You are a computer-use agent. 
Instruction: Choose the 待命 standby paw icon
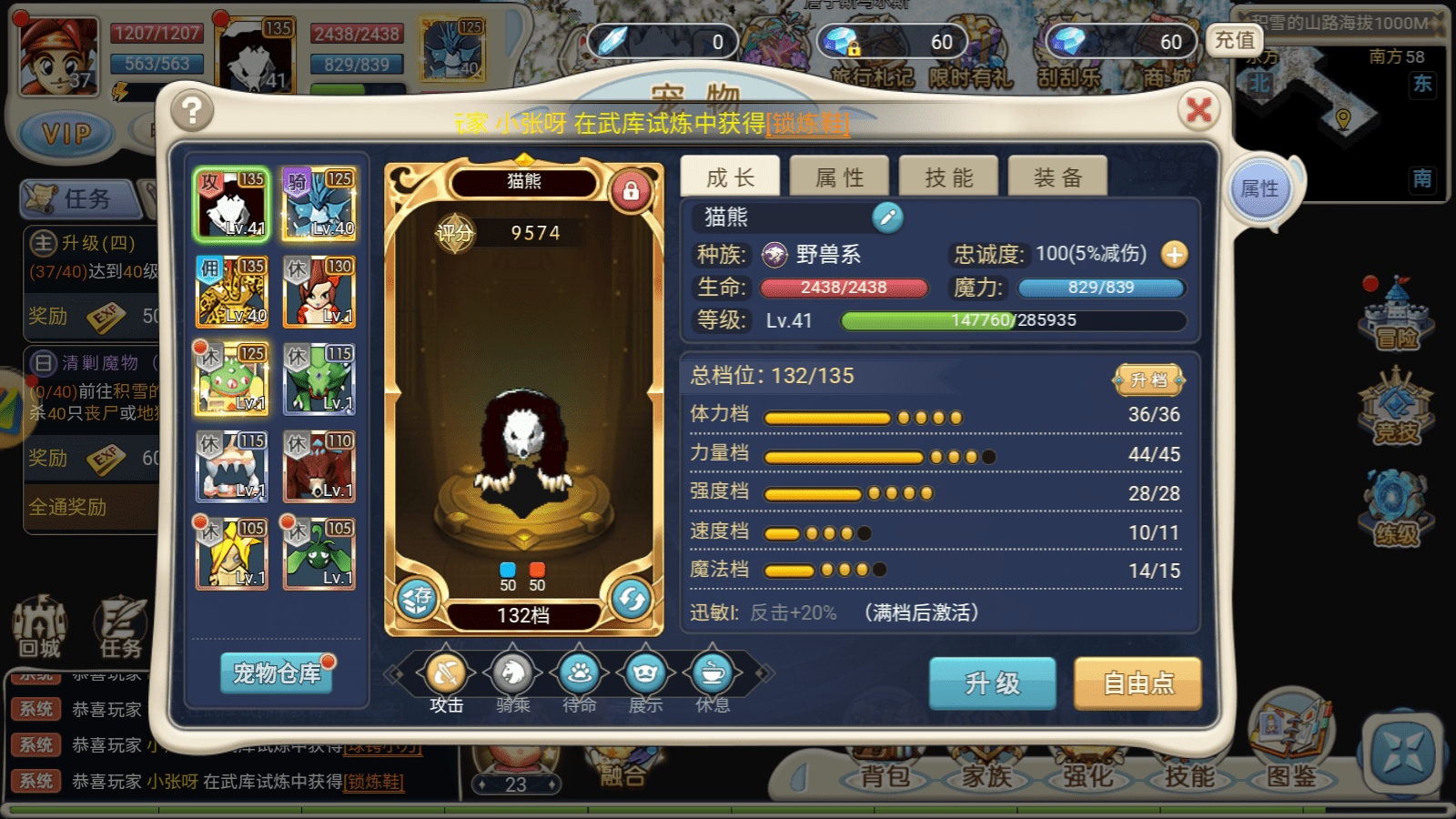coord(580,674)
